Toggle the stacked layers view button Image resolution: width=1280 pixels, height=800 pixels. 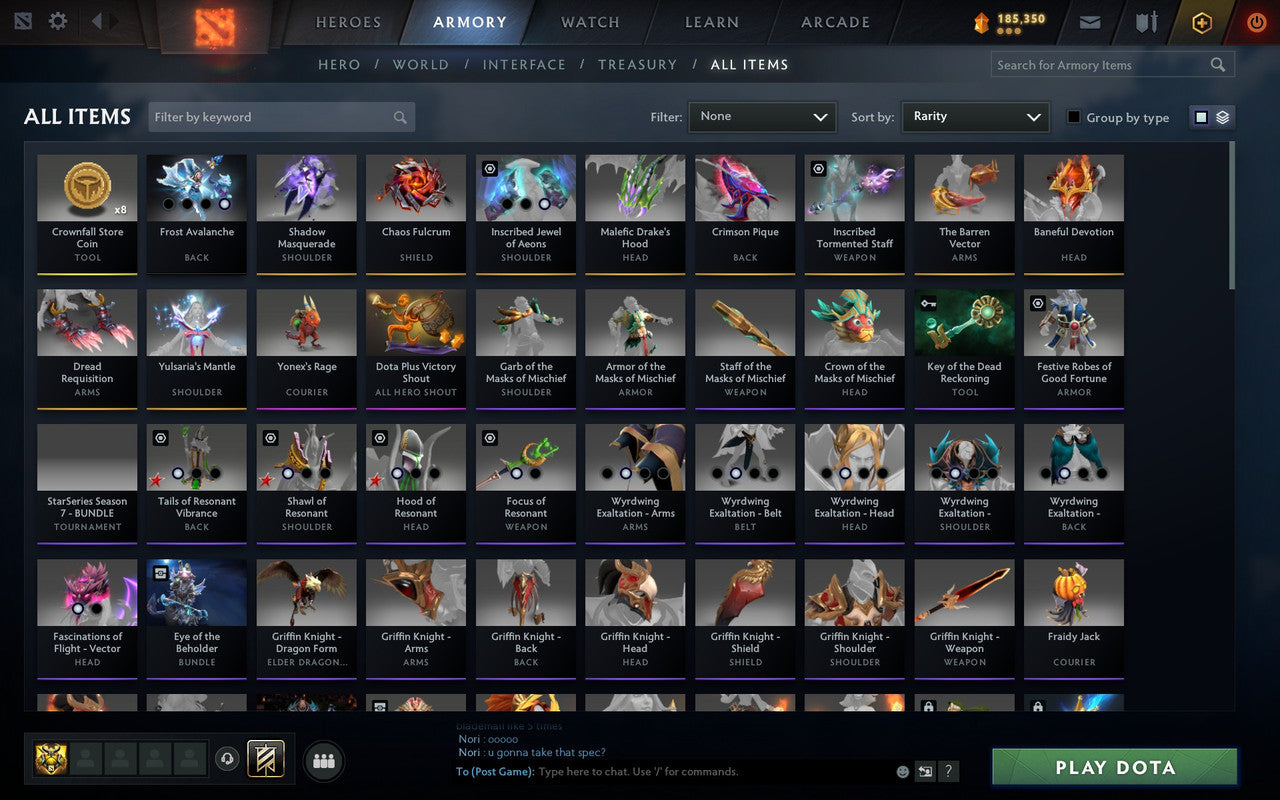pos(1221,117)
